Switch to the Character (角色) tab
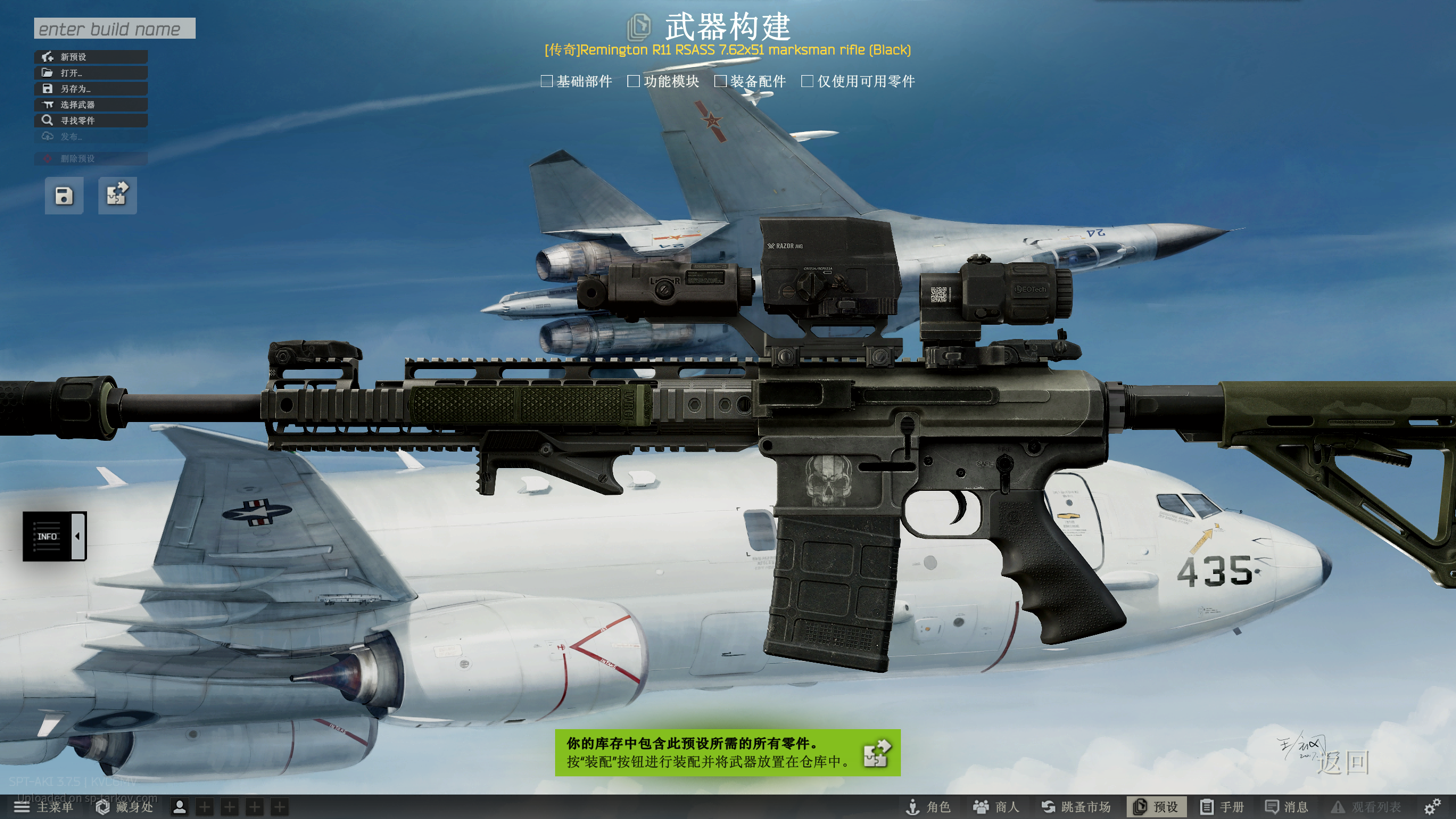 click(x=928, y=807)
